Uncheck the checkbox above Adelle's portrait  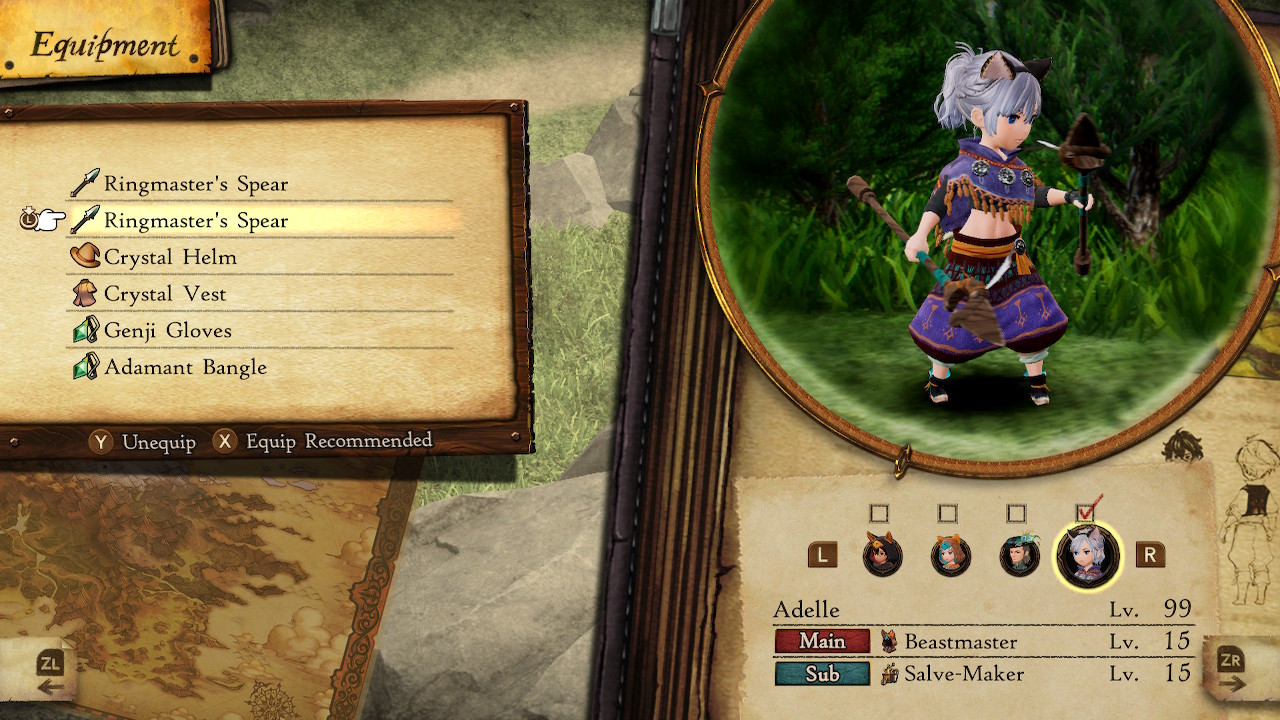pyautogui.click(x=1087, y=513)
